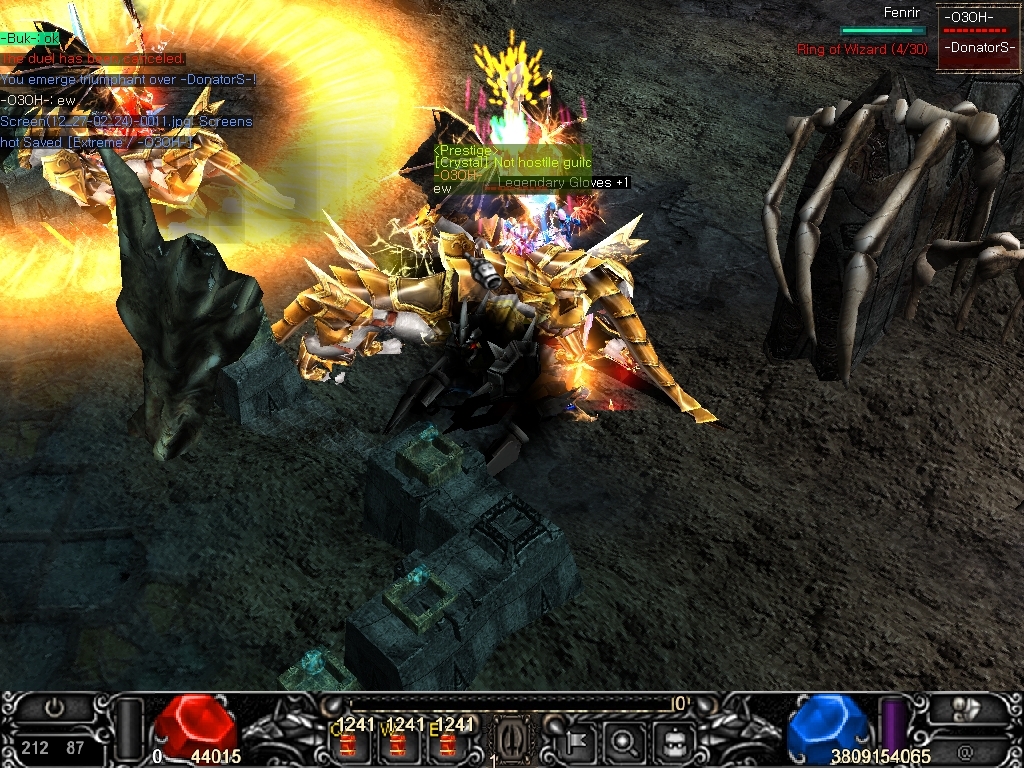1024x768 pixels.
Task: Open the magnifying glass window
Action: [x=624, y=741]
